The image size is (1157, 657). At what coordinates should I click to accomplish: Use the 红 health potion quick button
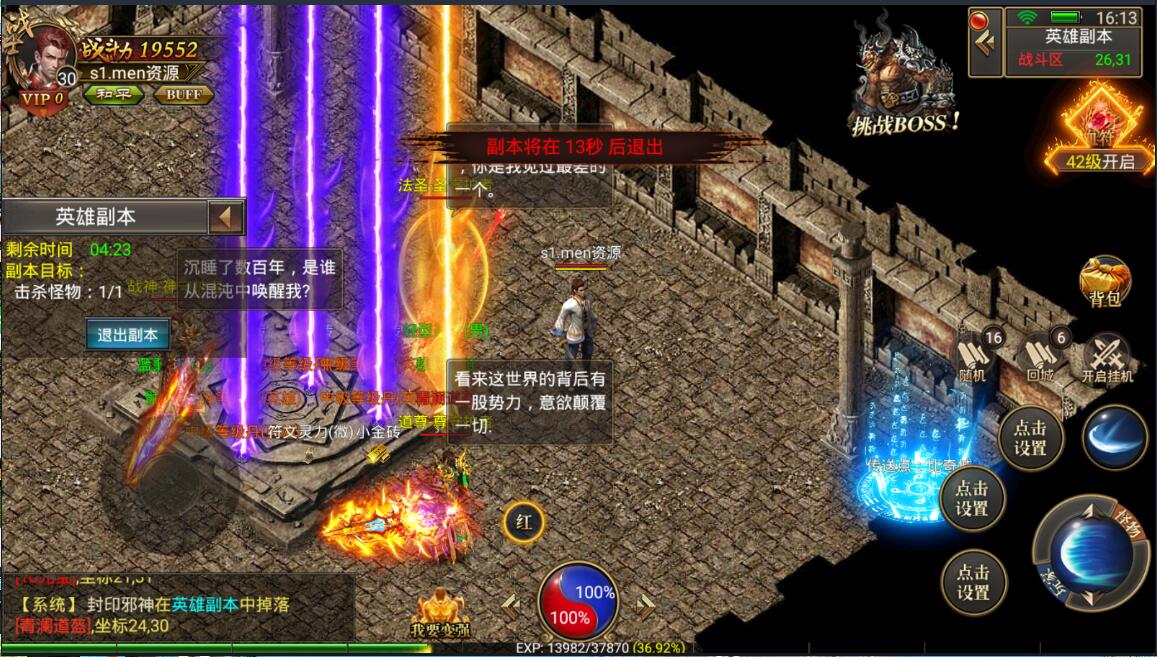[x=523, y=520]
